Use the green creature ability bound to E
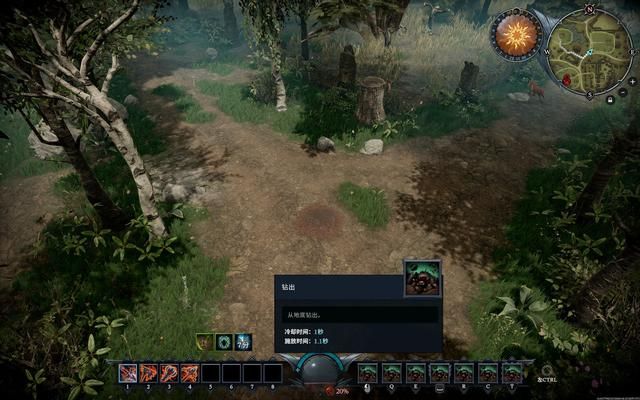640x400 pixels. tap(416, 373)
